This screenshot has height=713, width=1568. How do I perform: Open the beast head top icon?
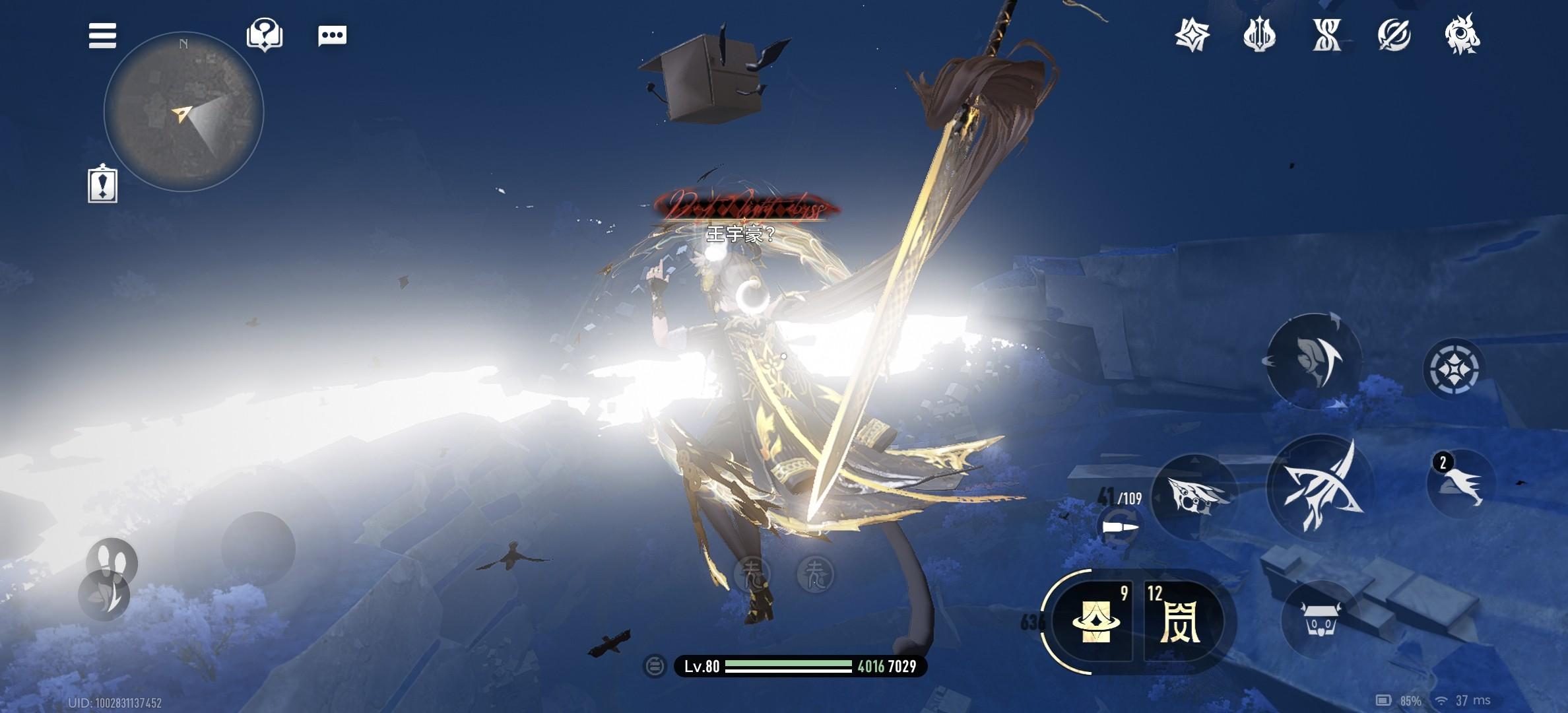(1462, 35)
